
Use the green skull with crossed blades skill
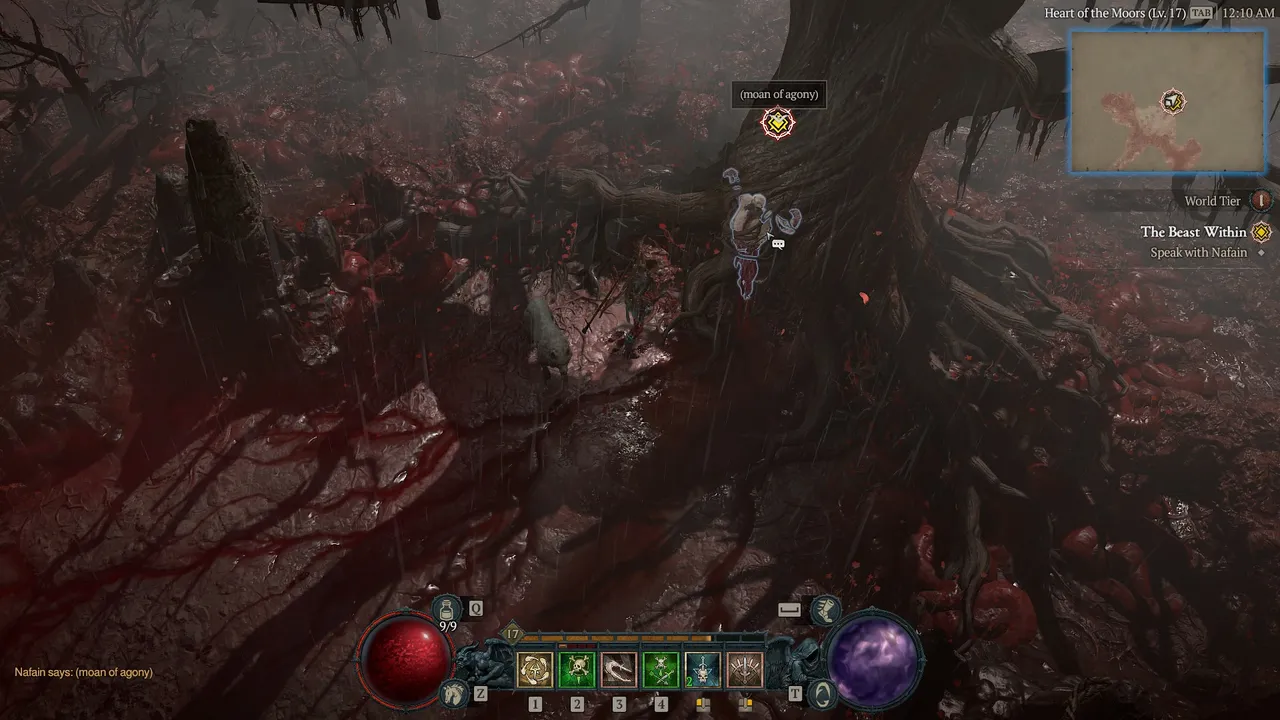coord(661,670)
